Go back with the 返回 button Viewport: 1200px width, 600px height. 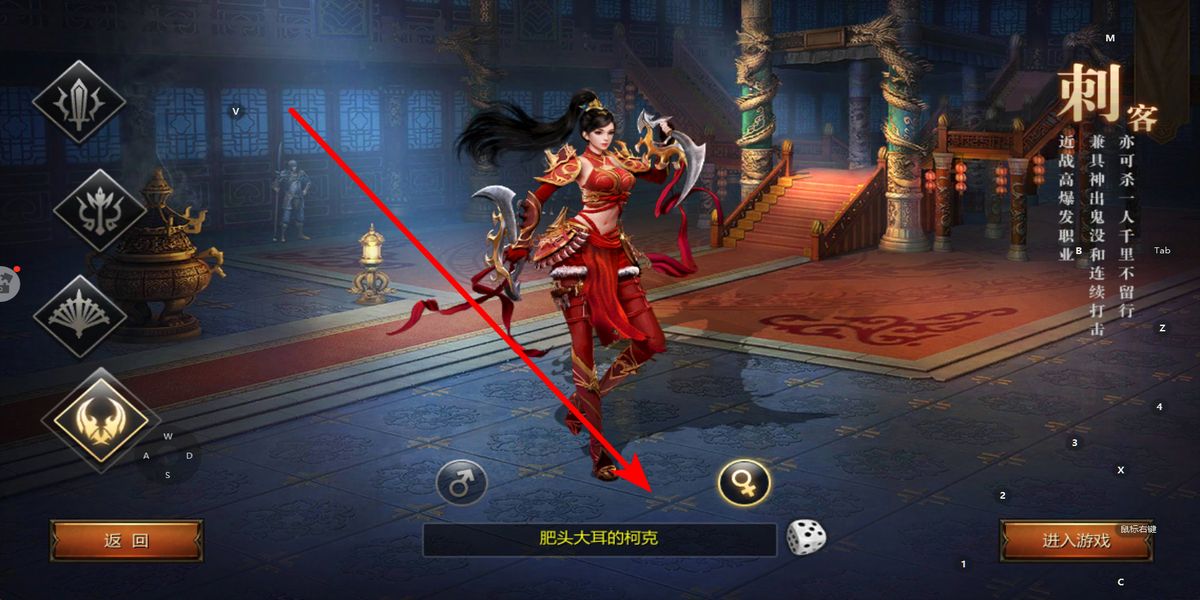[x=126, y=541]
